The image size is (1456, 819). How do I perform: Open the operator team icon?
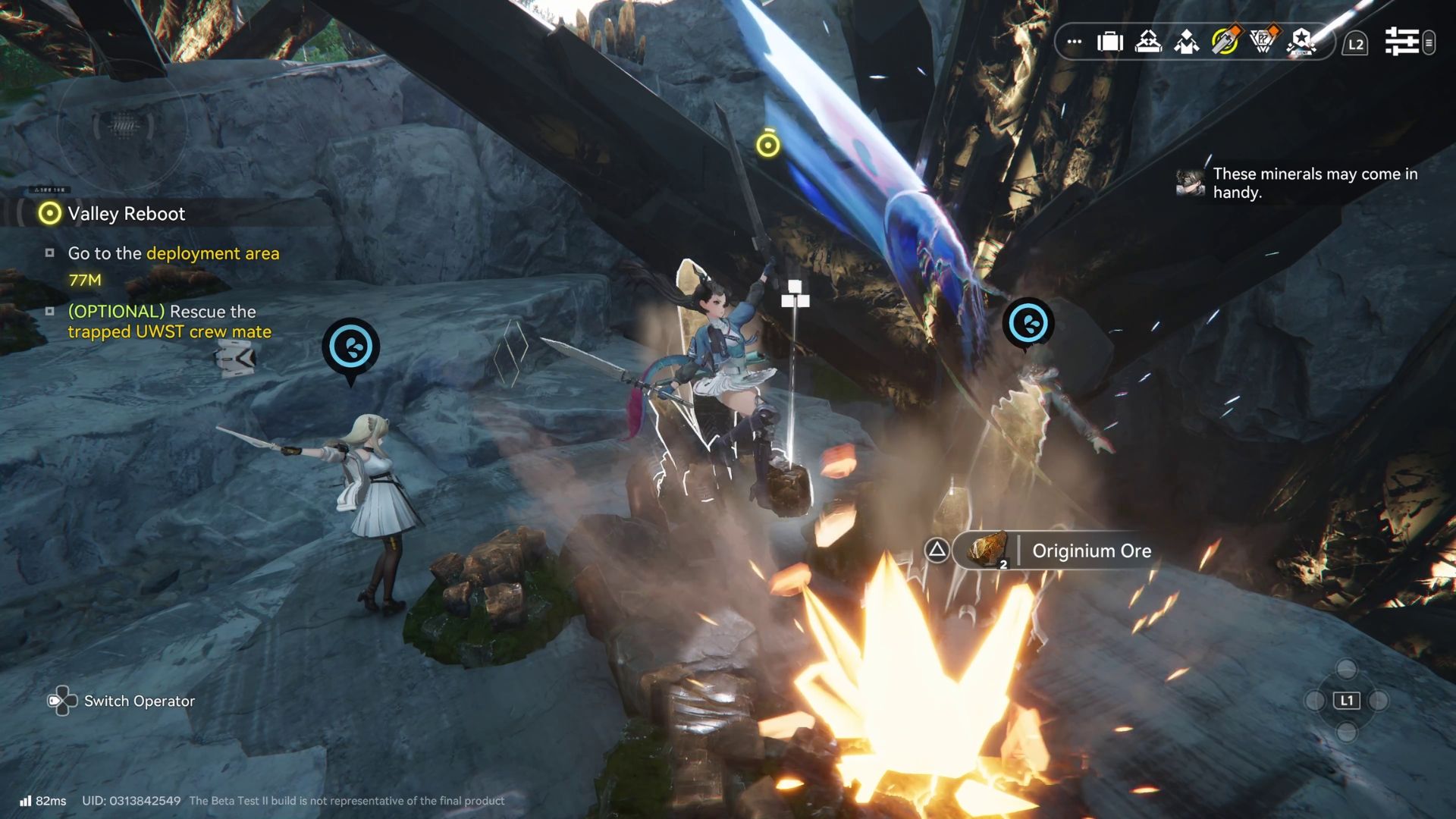[x=1186, y=42]
